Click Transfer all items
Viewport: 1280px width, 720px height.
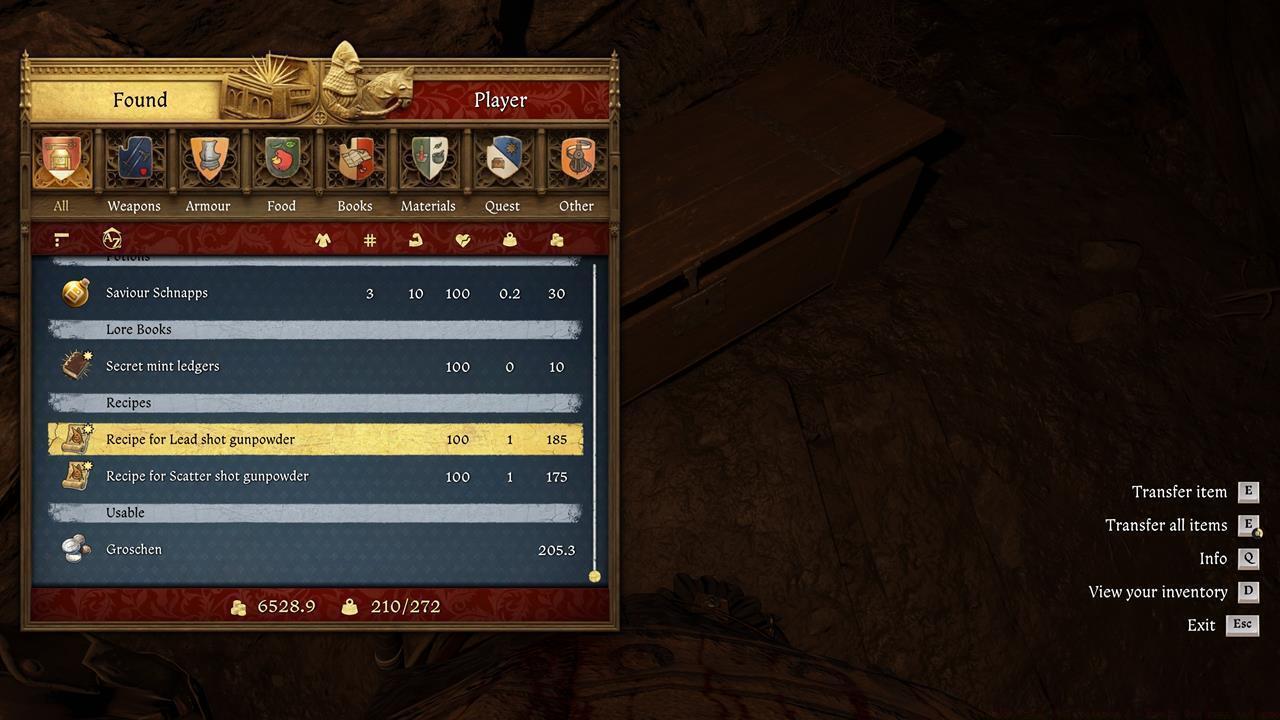[x=1166, y=525]
